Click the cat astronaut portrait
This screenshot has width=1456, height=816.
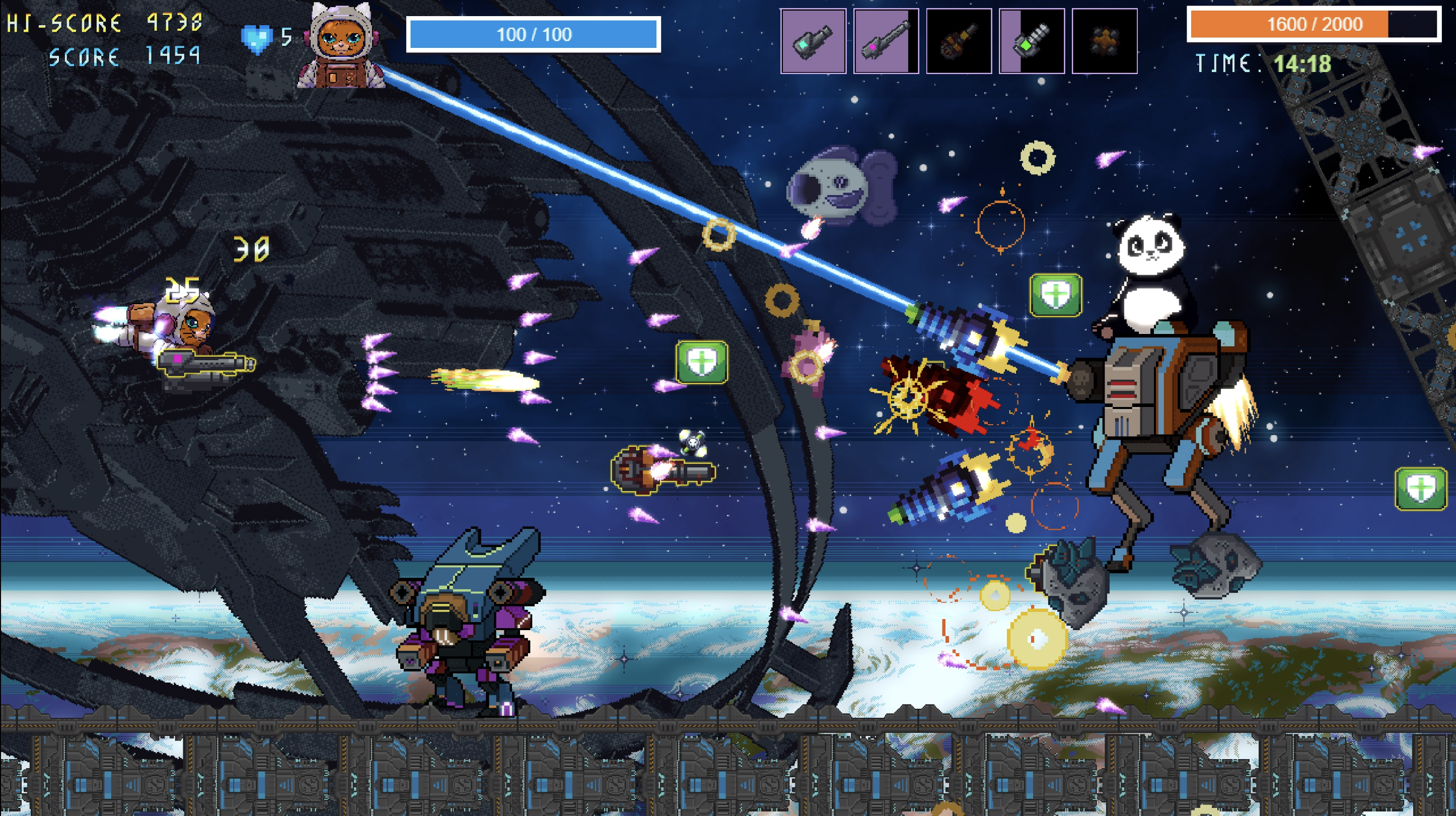tap(341, 46)
